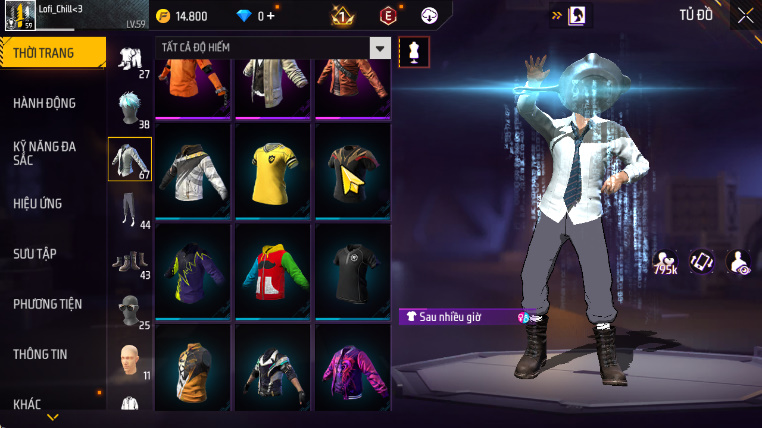Switch to Kỹ Năng Đa Sắc section
This screenshot has height=428, width=762.
(45, 153)
